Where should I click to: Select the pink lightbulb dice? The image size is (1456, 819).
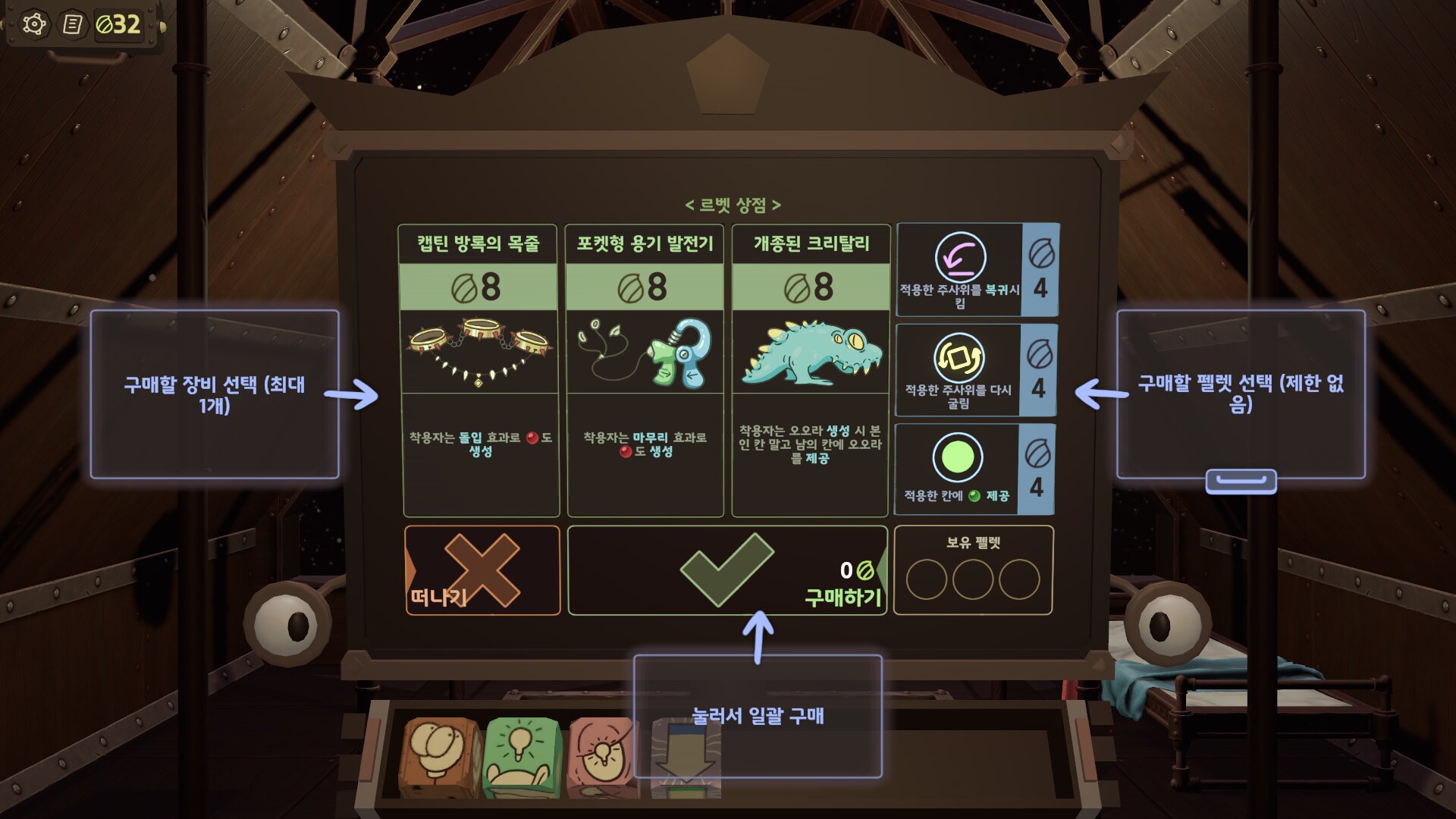click(601, 756)
